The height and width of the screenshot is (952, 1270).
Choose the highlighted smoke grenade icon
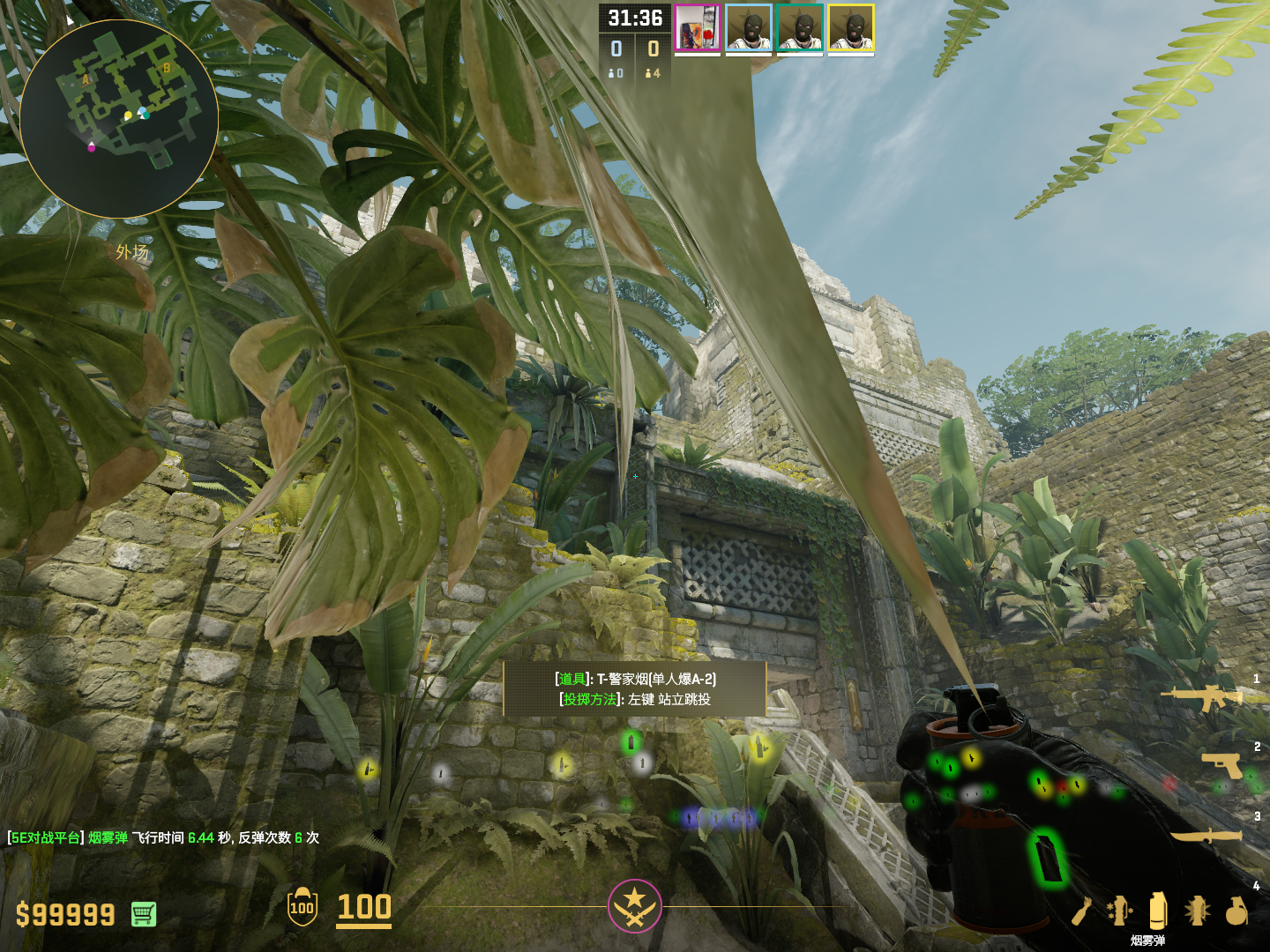1158,910
